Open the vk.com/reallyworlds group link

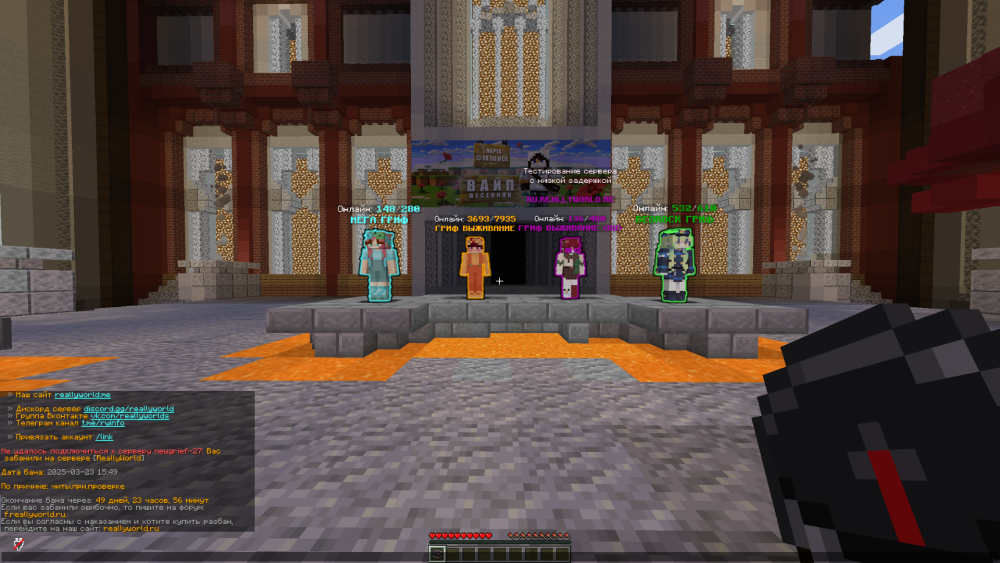pyautogui.click(x=132, y=415)
